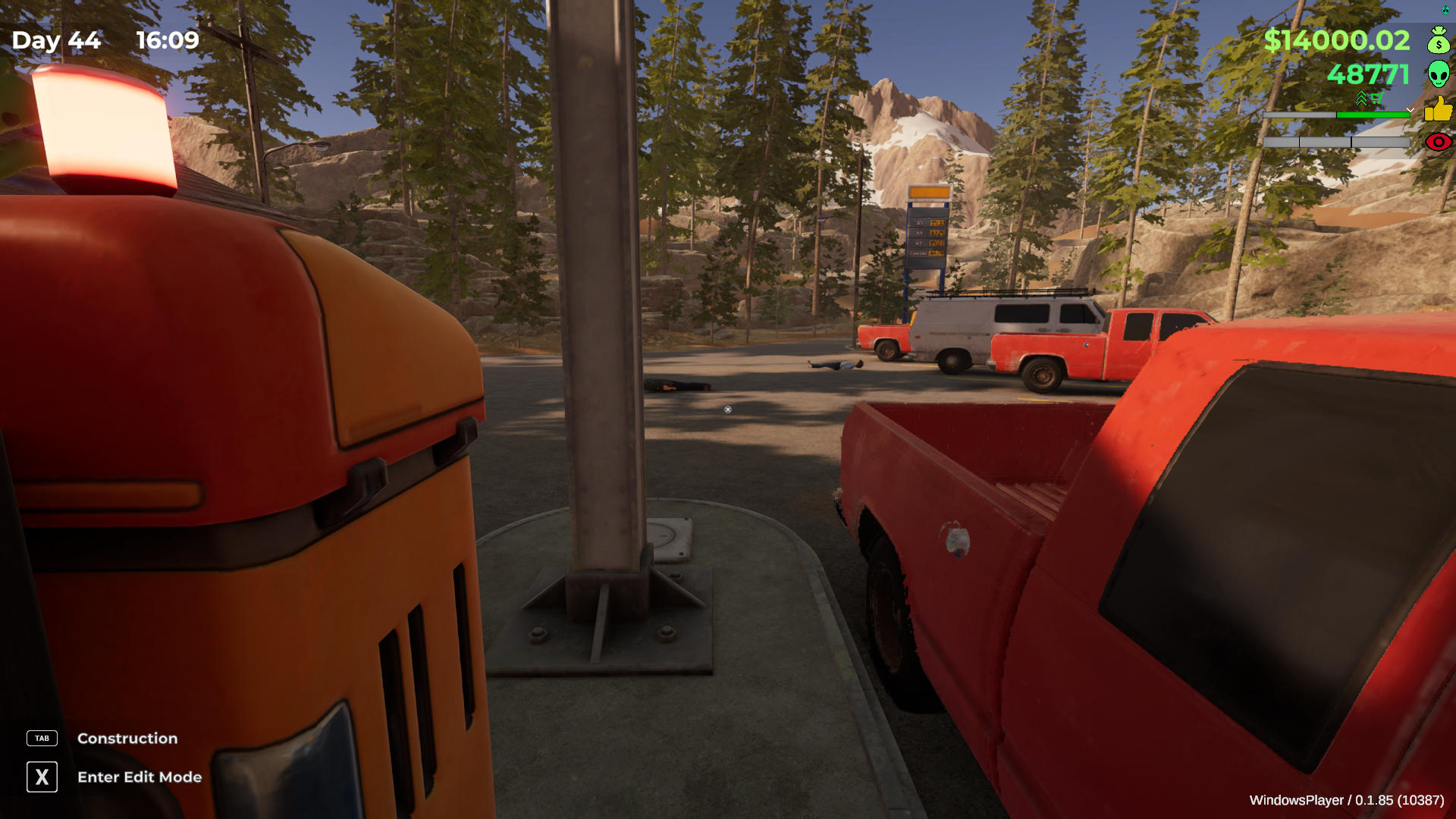
Task: Click the 16:09 clock display
Action: (x=168, y=41)
